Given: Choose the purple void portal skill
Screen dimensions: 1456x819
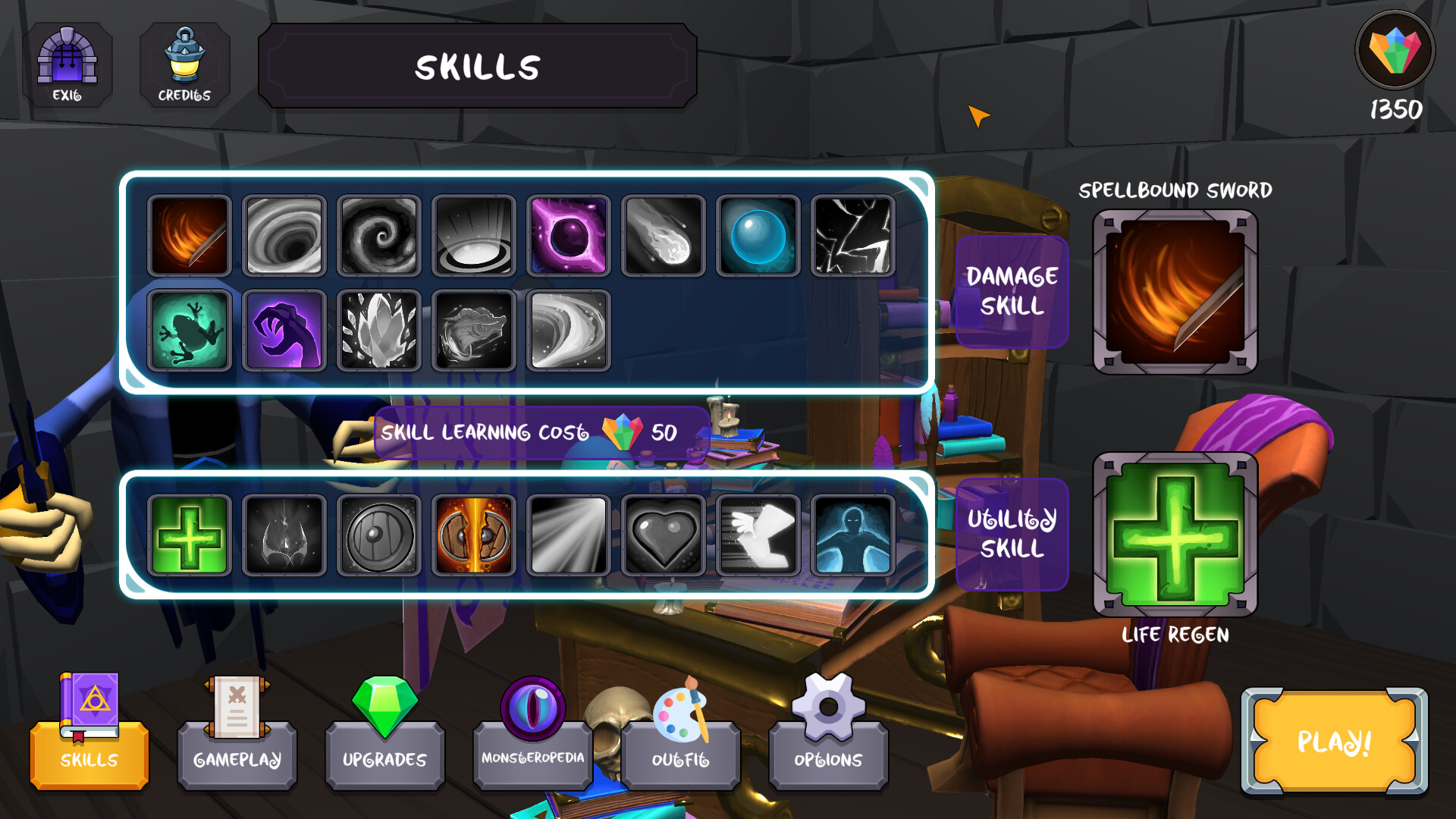Looking at the screenshot, I should coord(569,235).
